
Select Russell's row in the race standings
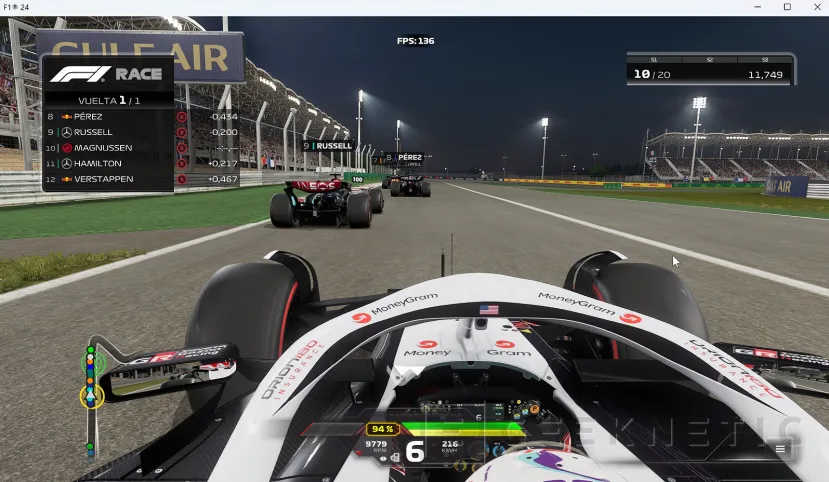pyautogui.click(x=110, y=132)
